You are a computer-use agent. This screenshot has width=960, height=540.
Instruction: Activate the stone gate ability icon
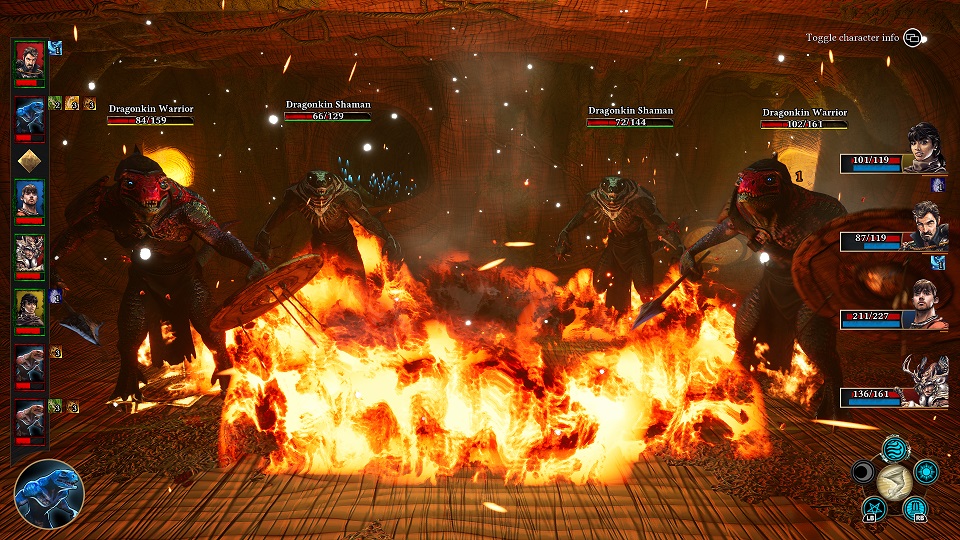915,508
